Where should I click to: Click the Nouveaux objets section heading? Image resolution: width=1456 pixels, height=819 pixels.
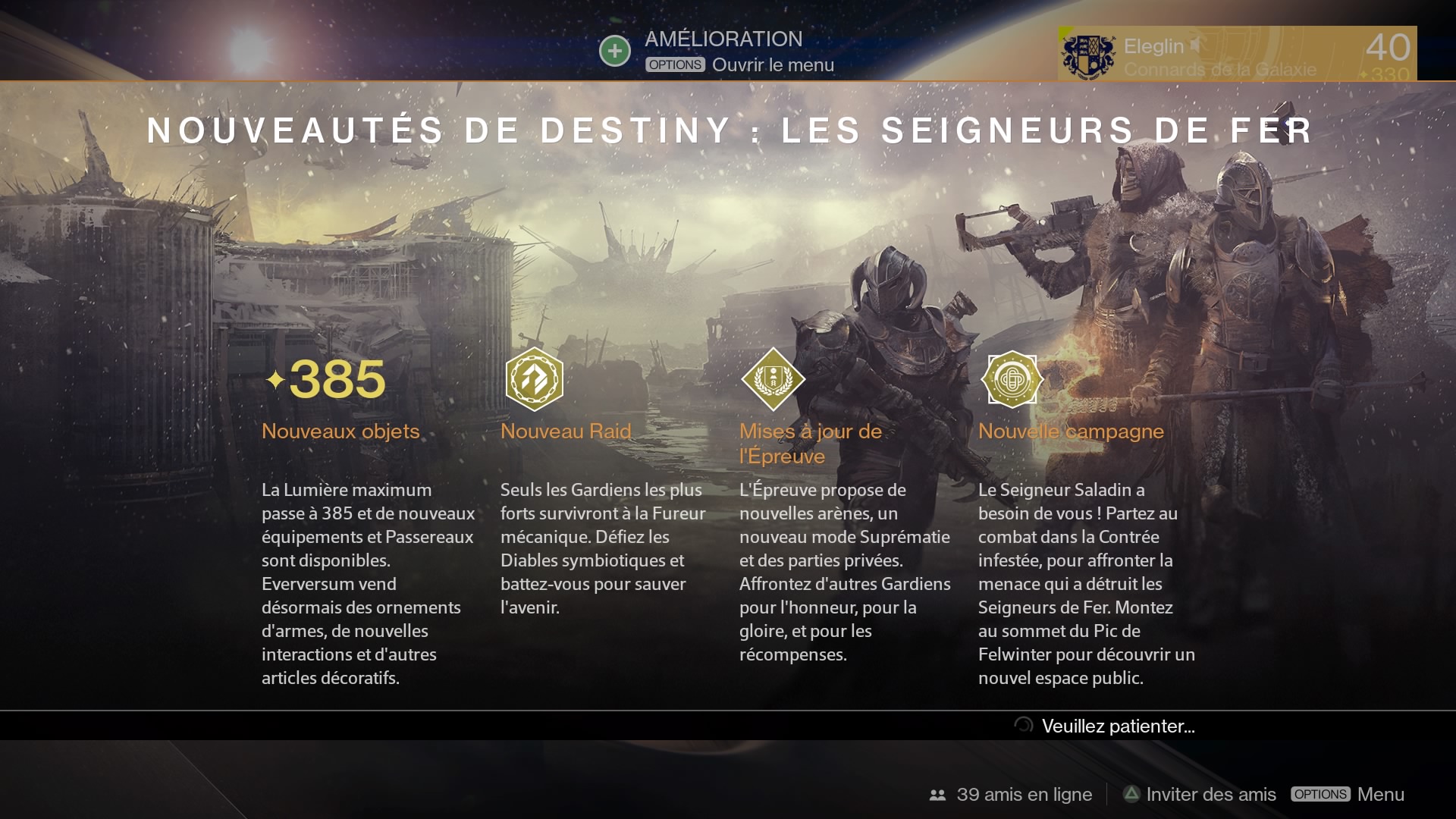pyautogui.click(x=340, y=431)
